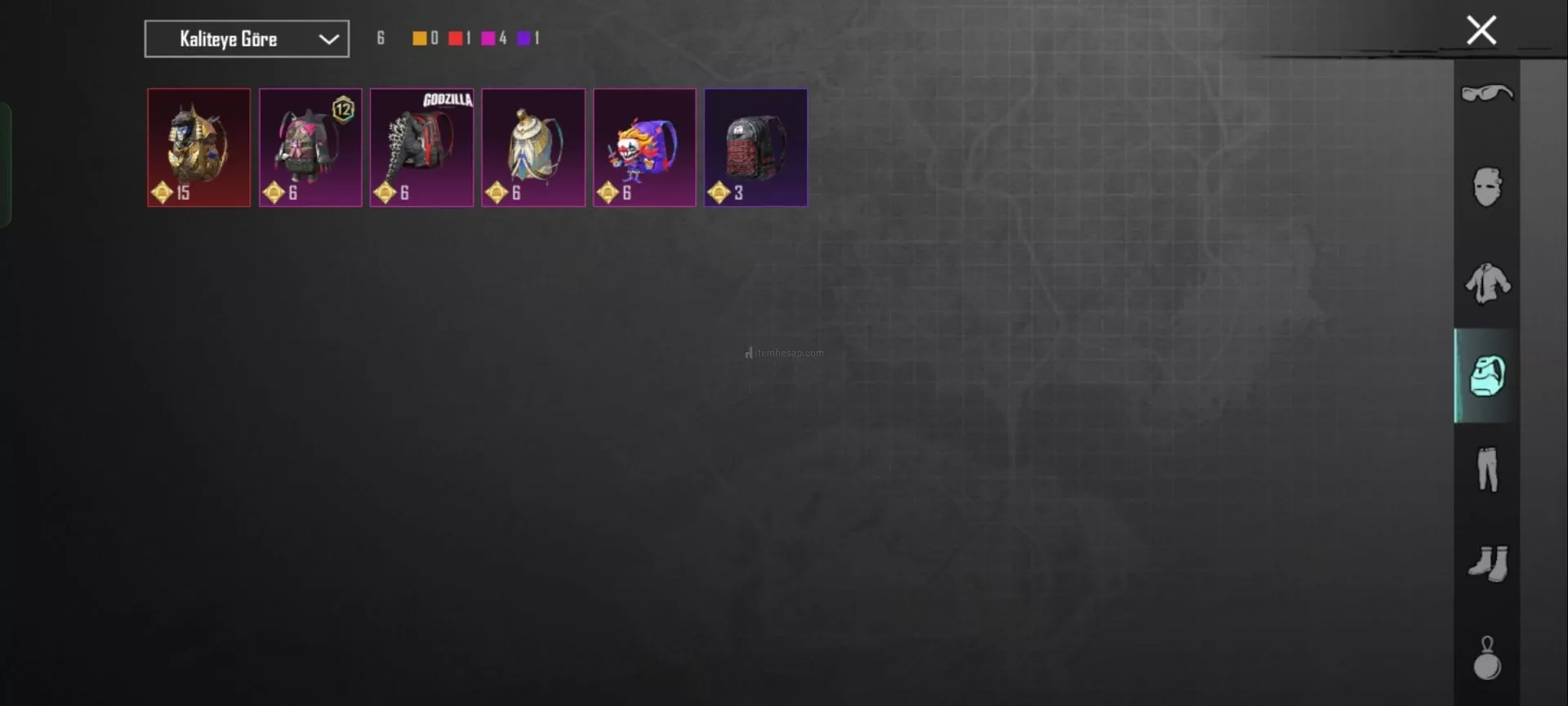The image size is (1568, 706).
Task: Switch to the pants category tab
Action: coord(1486,469)
